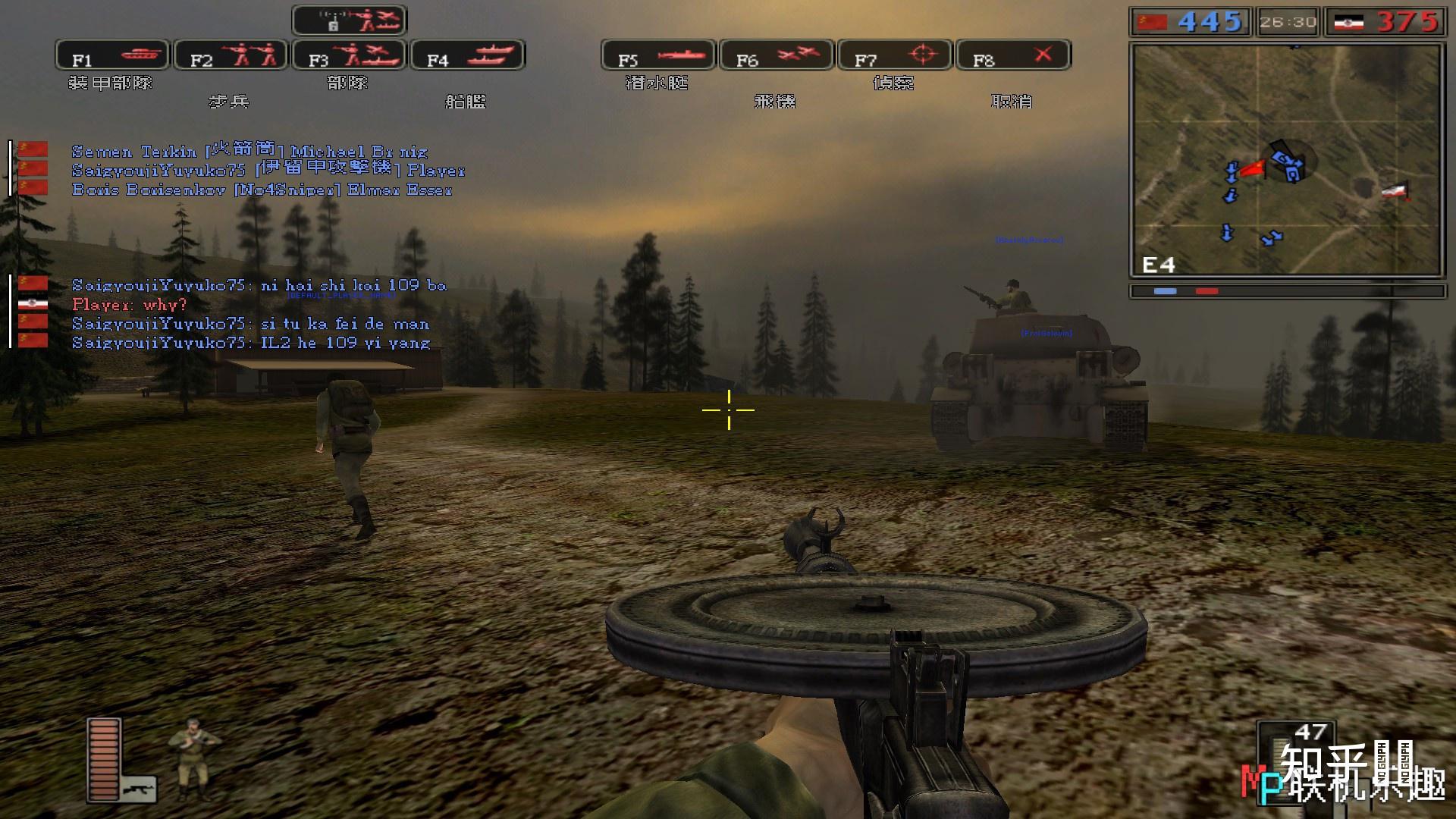
Task: Select the F1 armored forces radio command
Action: pyautogui.click(x=112, y=56)
